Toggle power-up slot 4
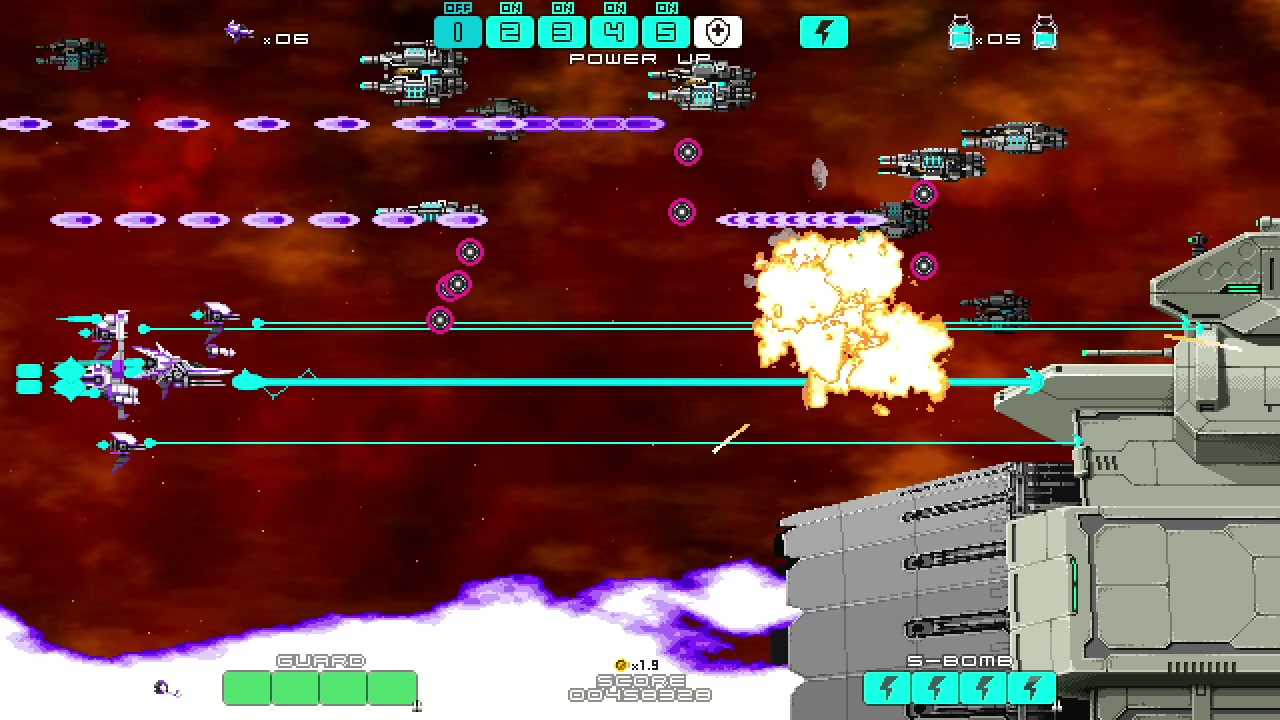1280x720 pixels. pos(614,31)
